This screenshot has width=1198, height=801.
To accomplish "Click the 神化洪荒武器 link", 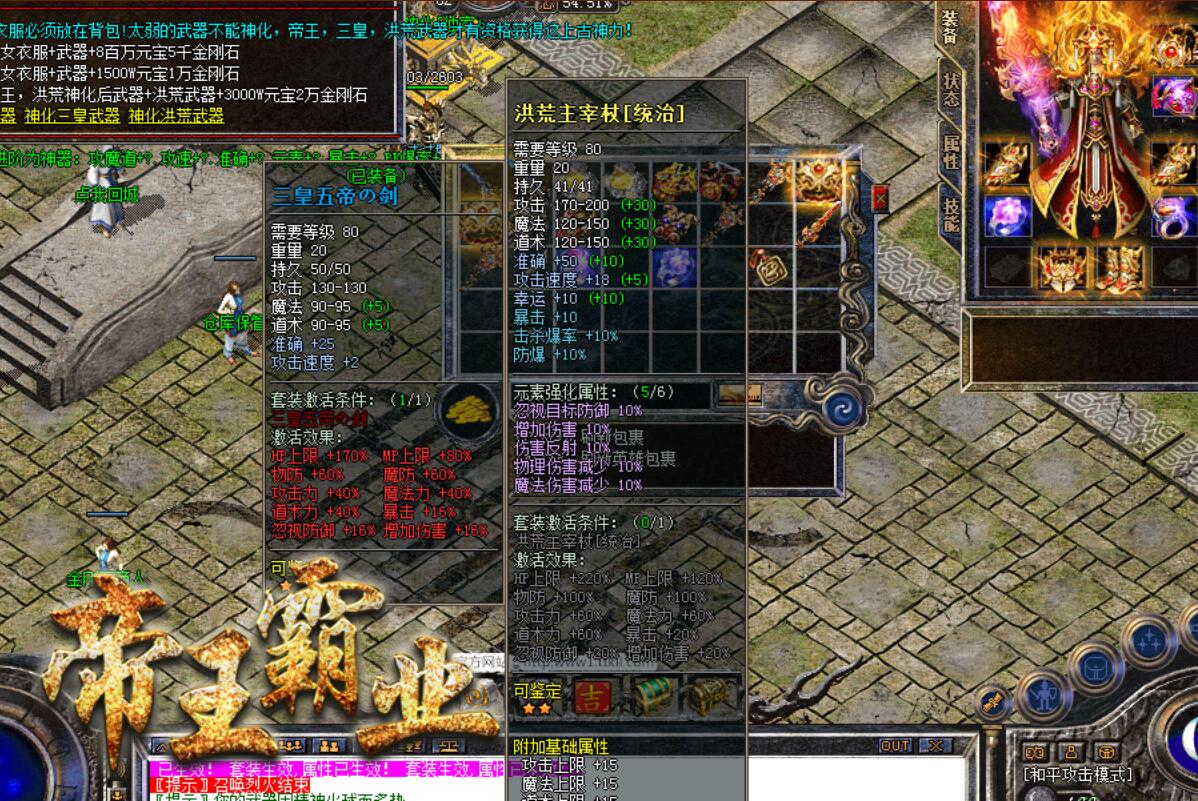I will (176, 116).
